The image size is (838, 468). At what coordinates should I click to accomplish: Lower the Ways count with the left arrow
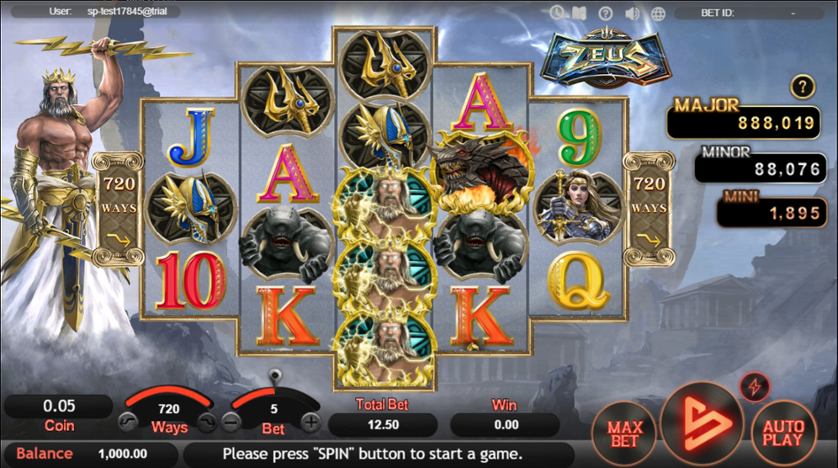pyautogui.click(x=129, y=421)
